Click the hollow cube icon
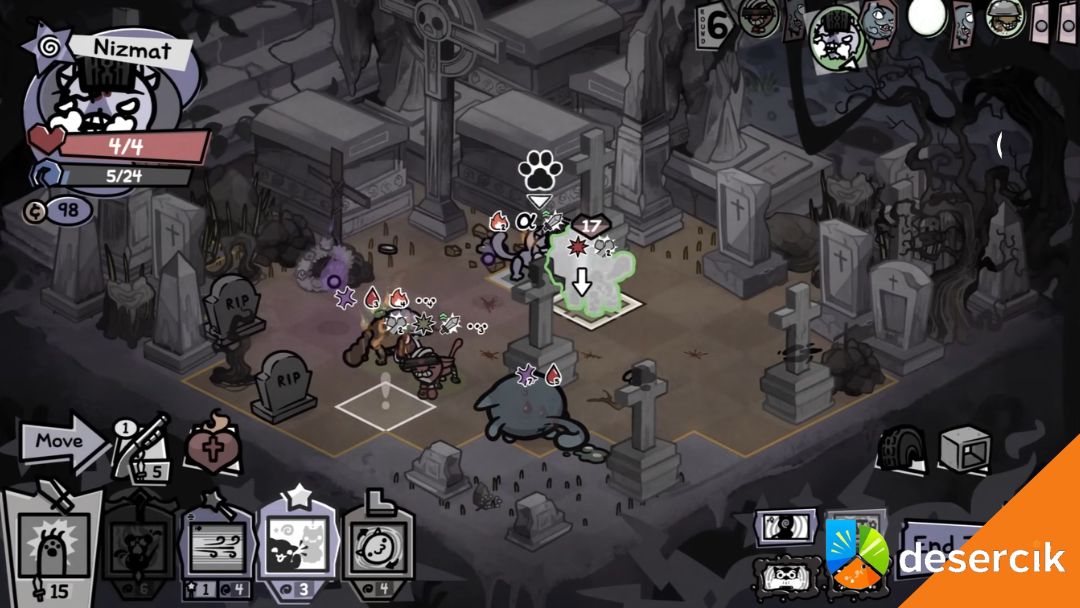1080x608 pixels. coord(964,450)
